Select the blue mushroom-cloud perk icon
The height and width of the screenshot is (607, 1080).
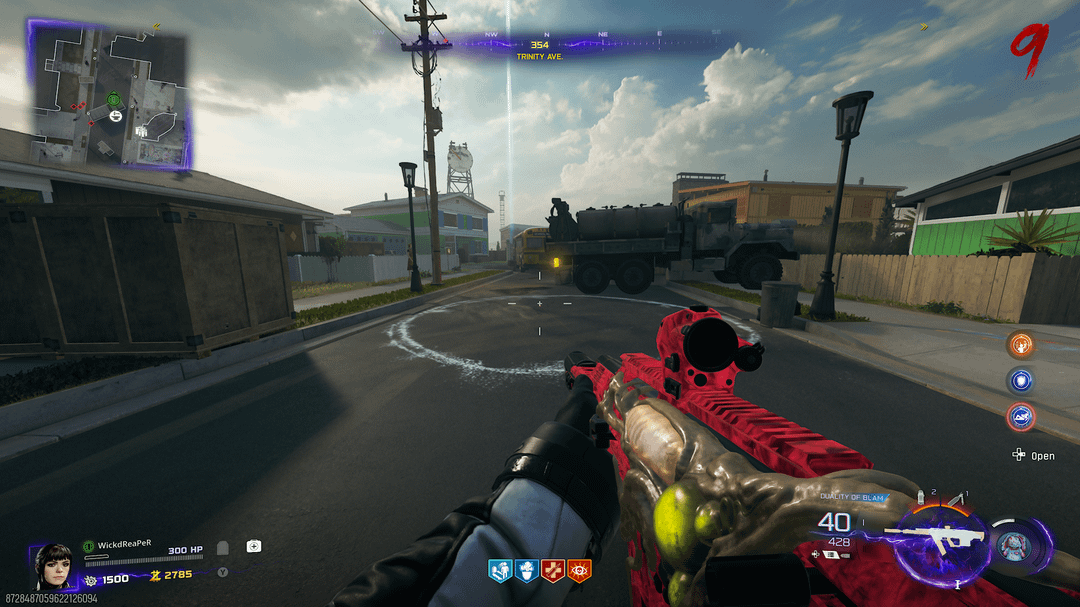(x=527, y=571)
